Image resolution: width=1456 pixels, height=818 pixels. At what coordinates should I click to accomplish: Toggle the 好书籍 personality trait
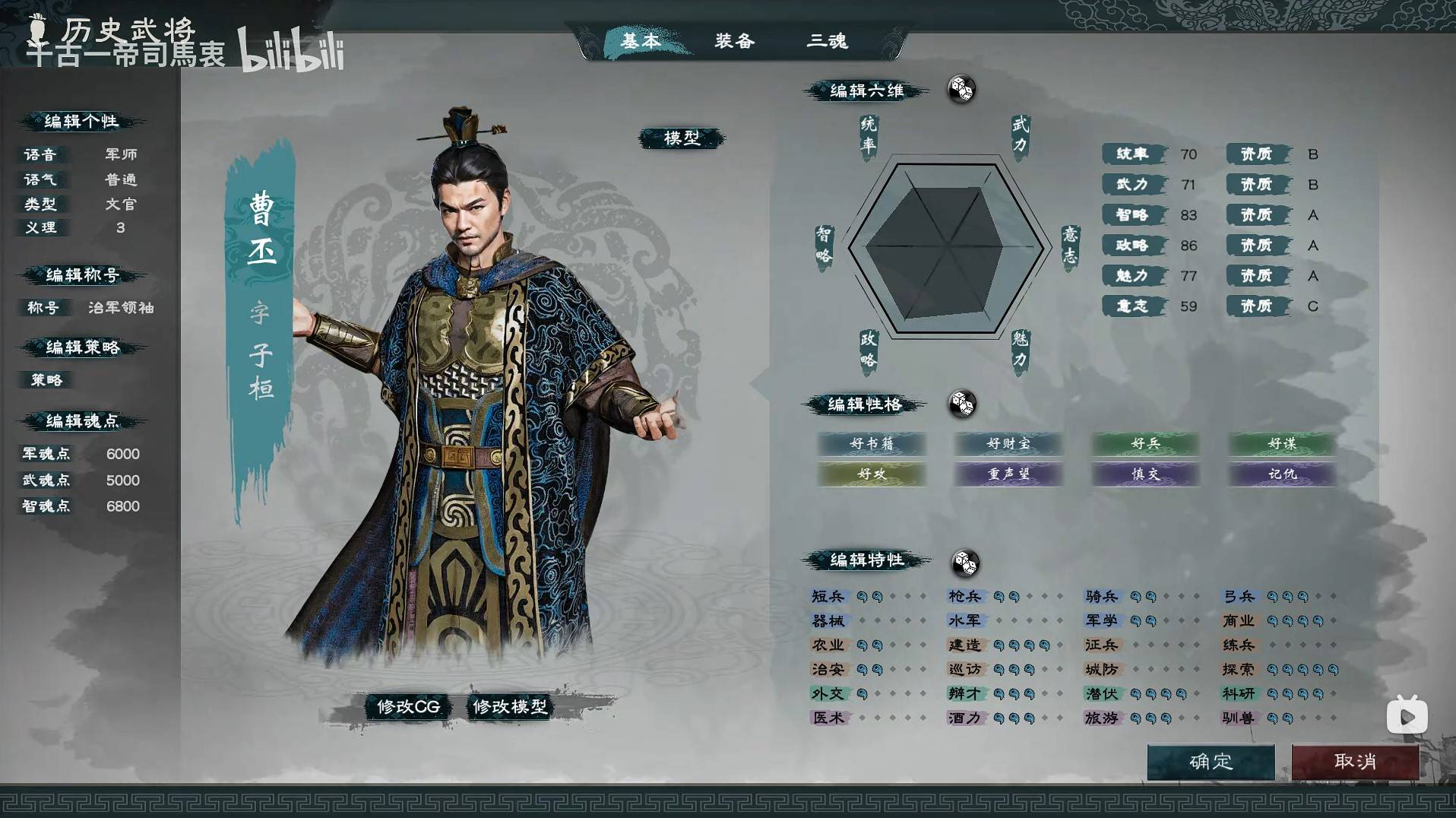(x=871, y=444)
